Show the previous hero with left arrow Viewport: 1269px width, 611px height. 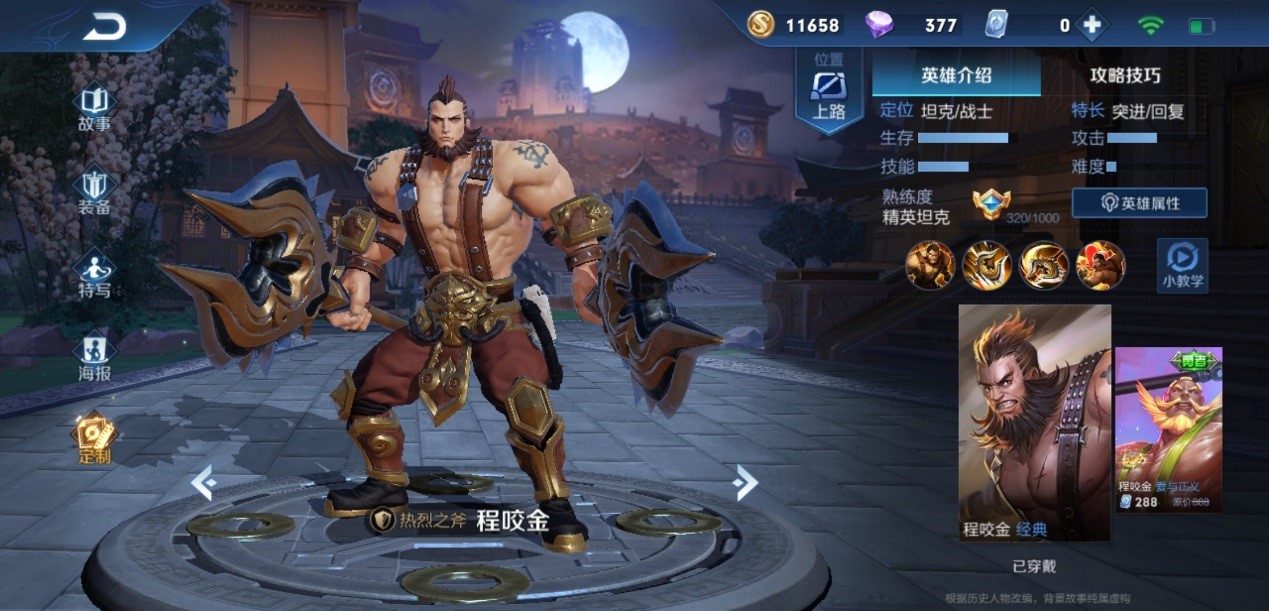pos(204,484)
